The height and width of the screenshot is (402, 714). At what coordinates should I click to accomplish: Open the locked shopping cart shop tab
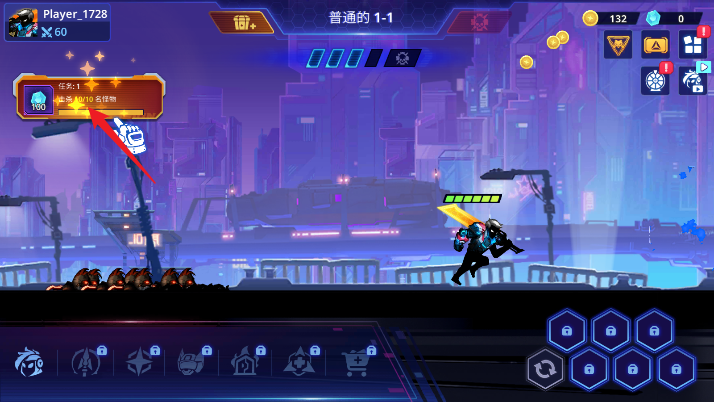click(x=355, y=363)
